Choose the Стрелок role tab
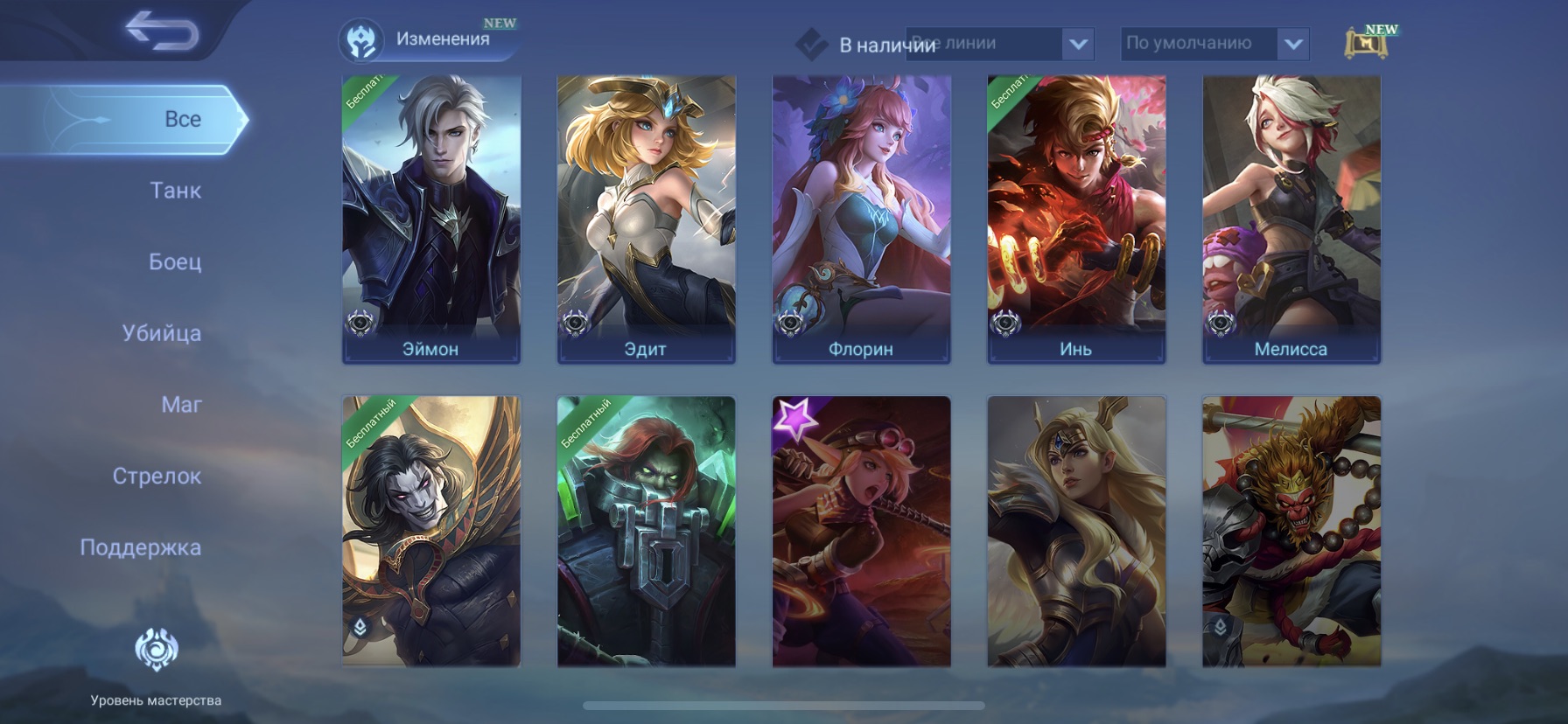Image resolution: width=1568 pixels, height=724 pixels. [157, 477]
